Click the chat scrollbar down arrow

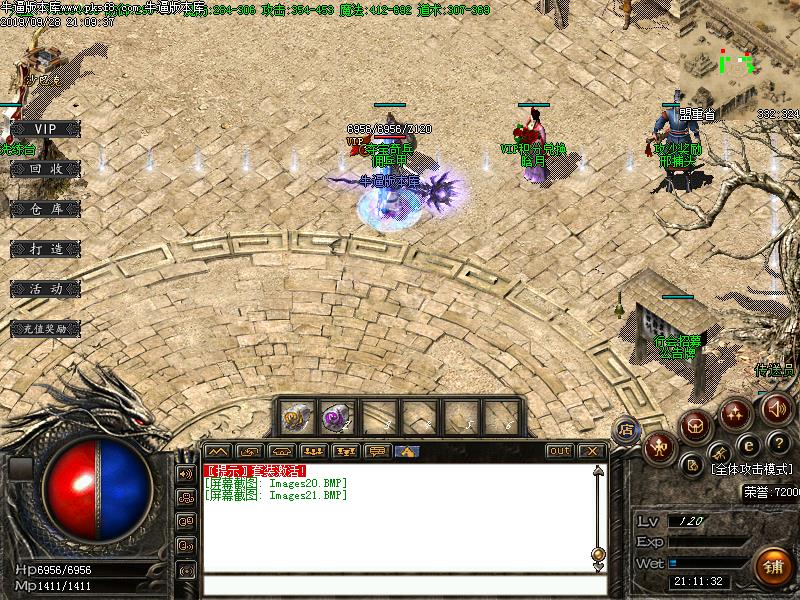click(x=598, y=567)
